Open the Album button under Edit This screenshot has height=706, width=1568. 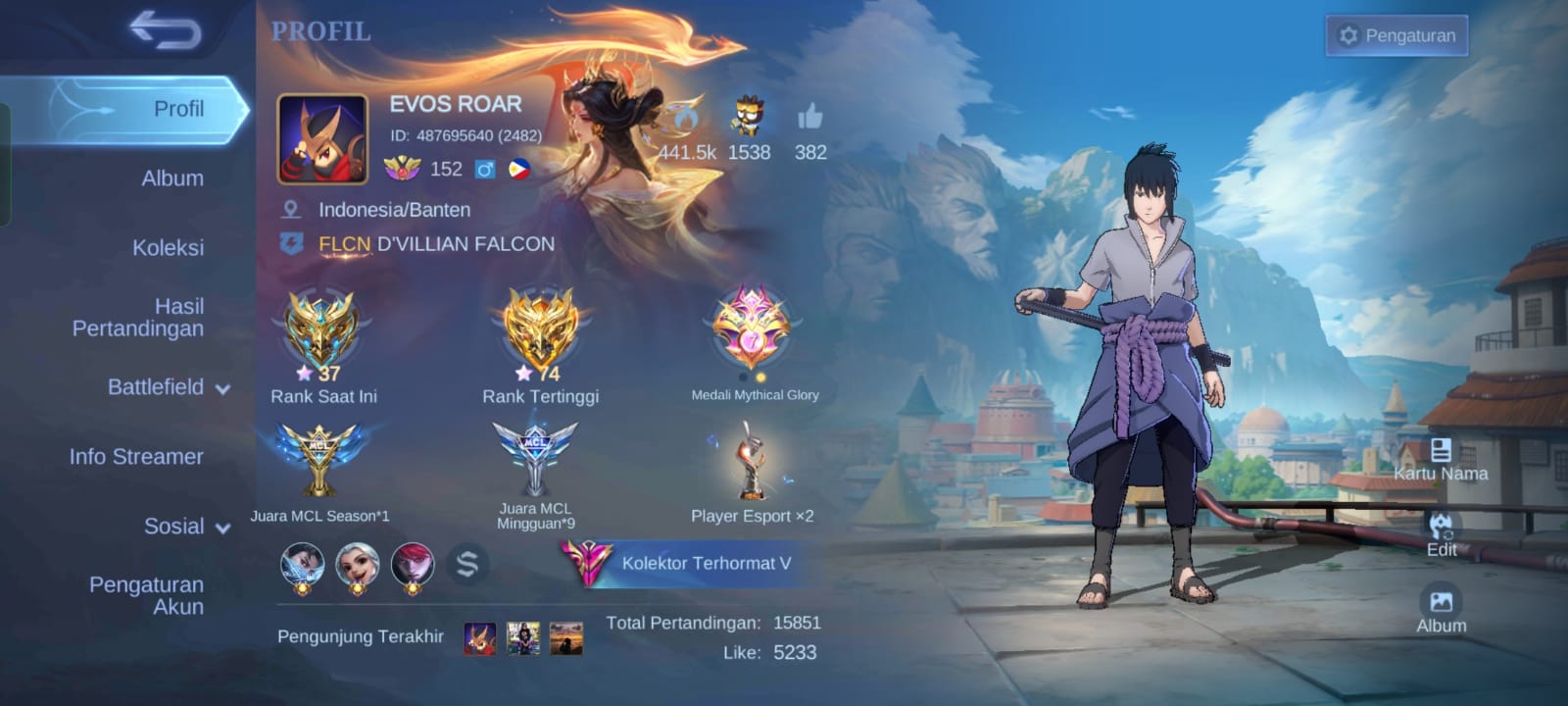[1441, 609]
